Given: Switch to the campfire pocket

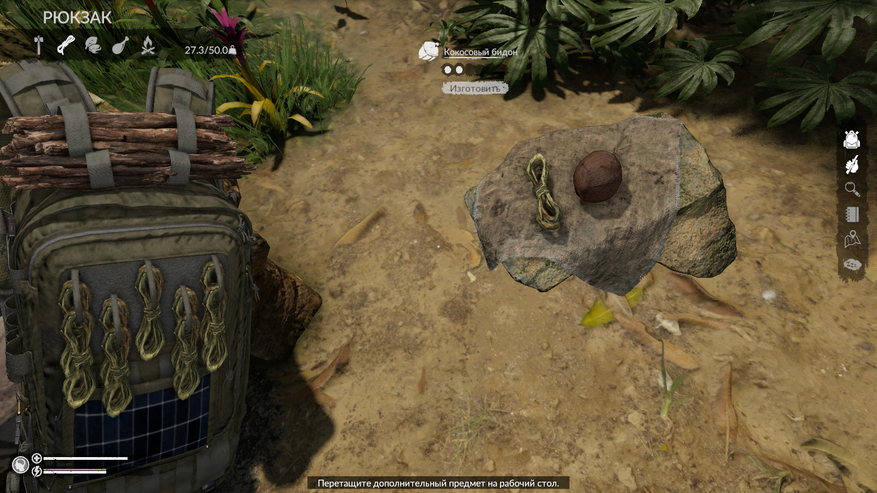Looking at the screenshot, I should 147,45.
